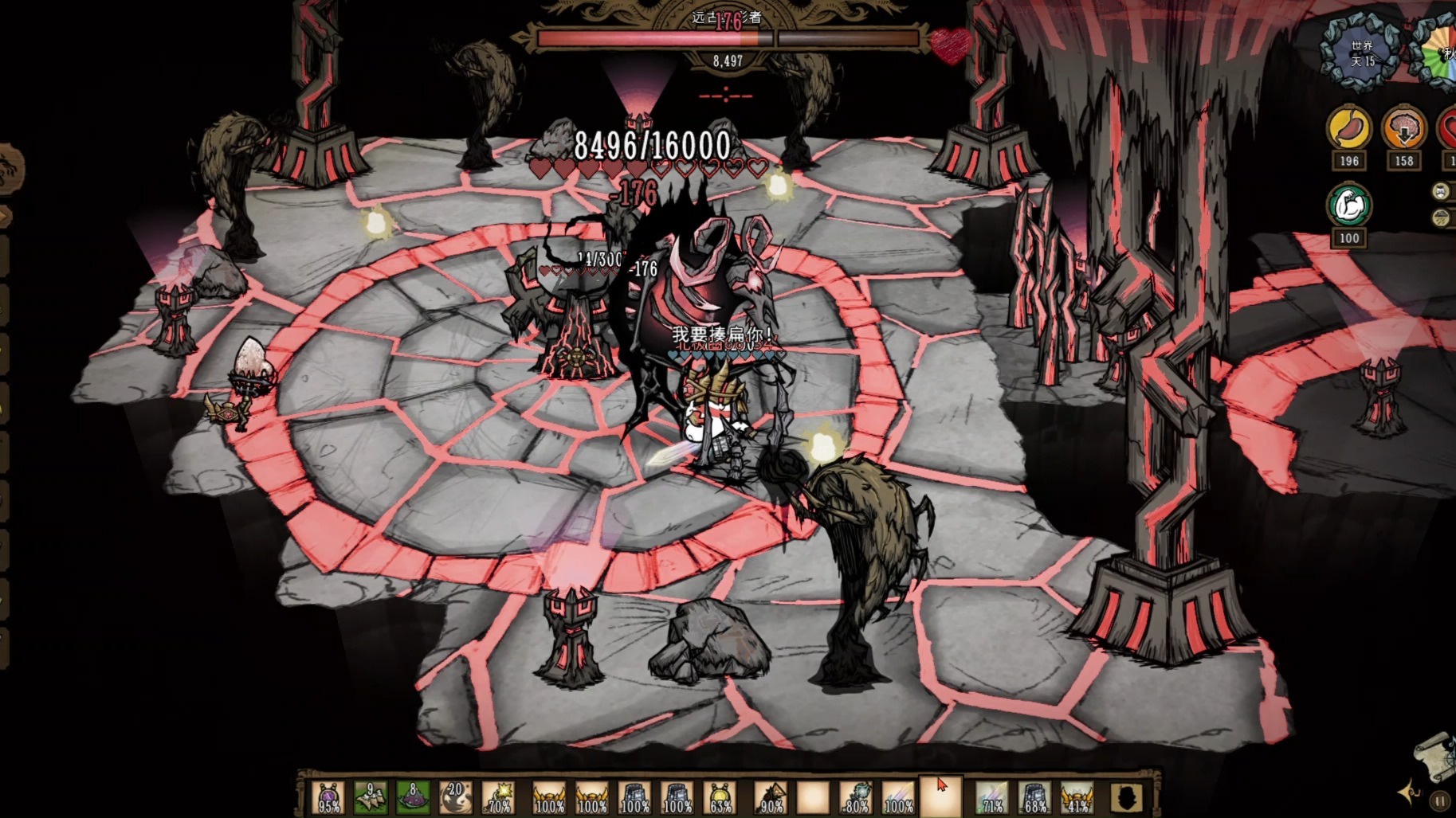Select the star staff at 70%
Image resolution: width=1456 pixels, height=818 pixels.
point(500,797)
